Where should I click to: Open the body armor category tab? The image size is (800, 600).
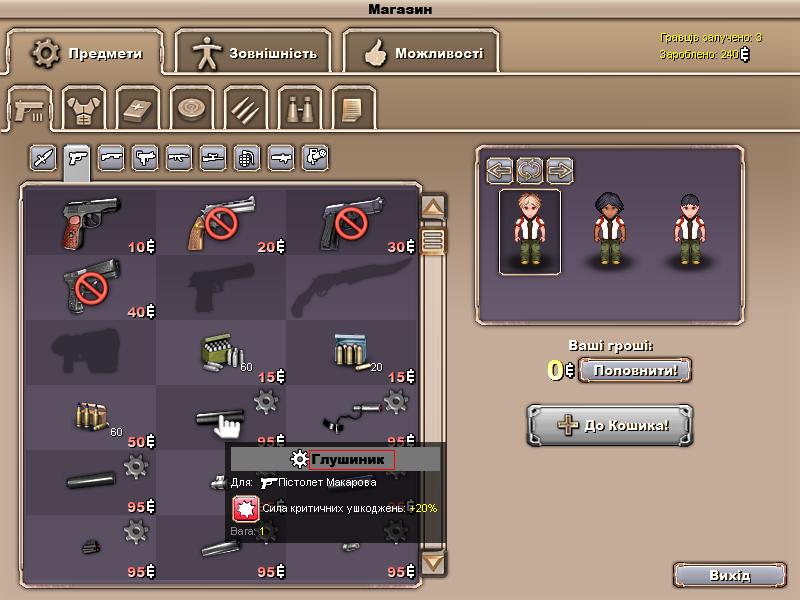tap(84, 108)
